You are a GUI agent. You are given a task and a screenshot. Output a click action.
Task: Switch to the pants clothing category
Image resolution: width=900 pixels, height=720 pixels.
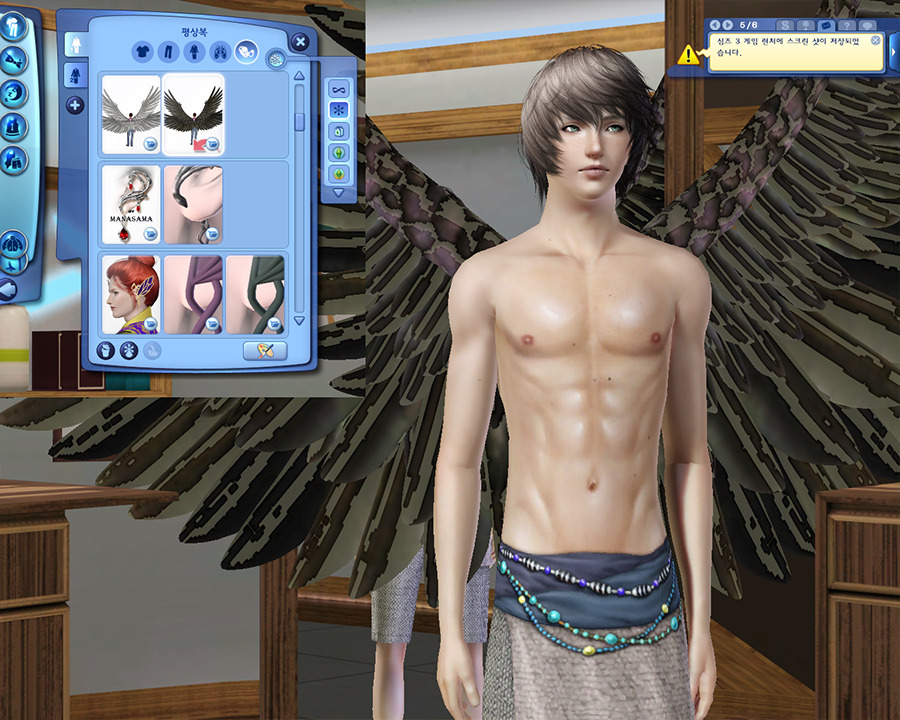[x=167, y=52]
